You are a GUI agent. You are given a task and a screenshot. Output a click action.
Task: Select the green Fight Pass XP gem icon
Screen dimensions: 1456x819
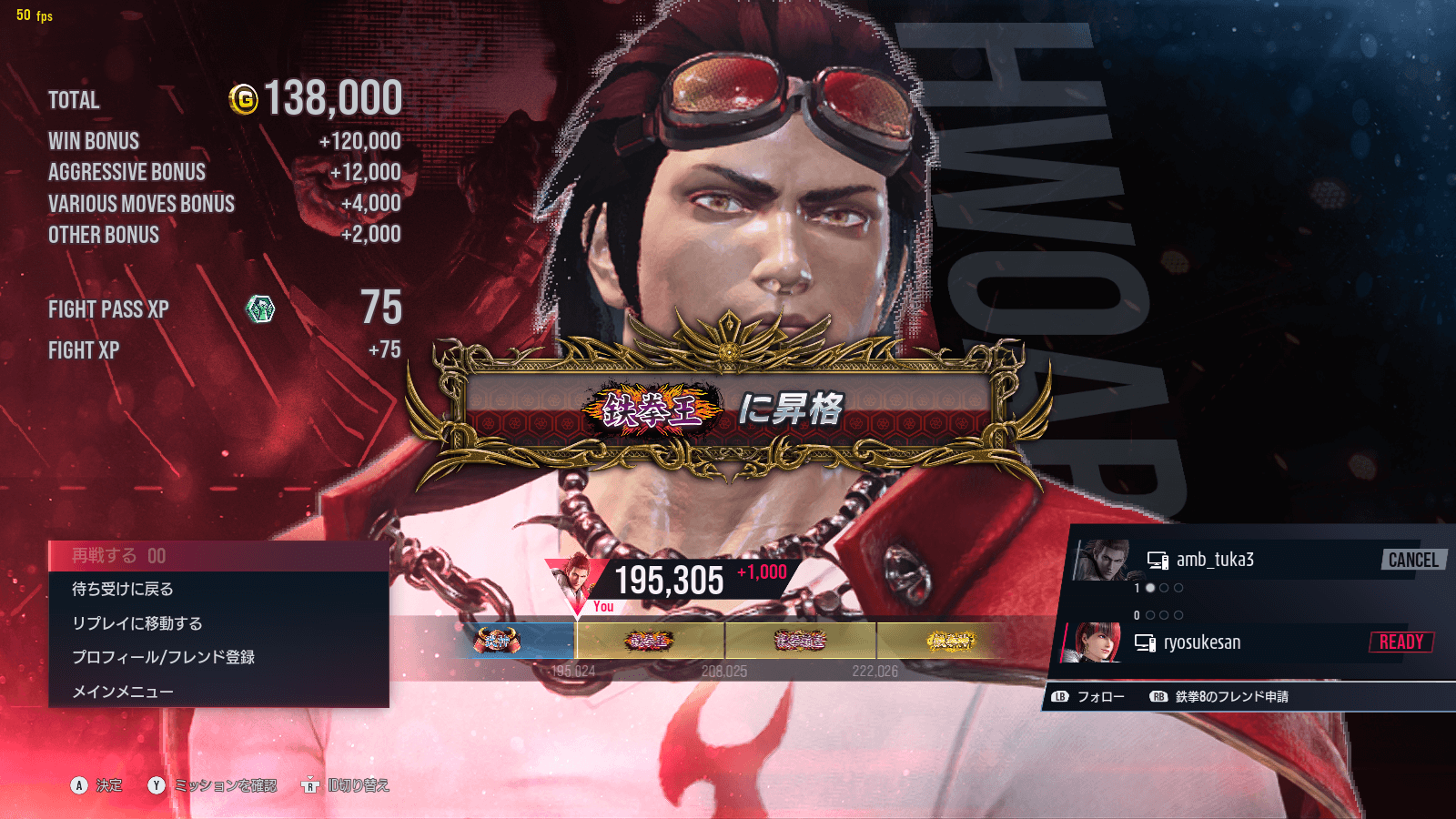point(260,309)
